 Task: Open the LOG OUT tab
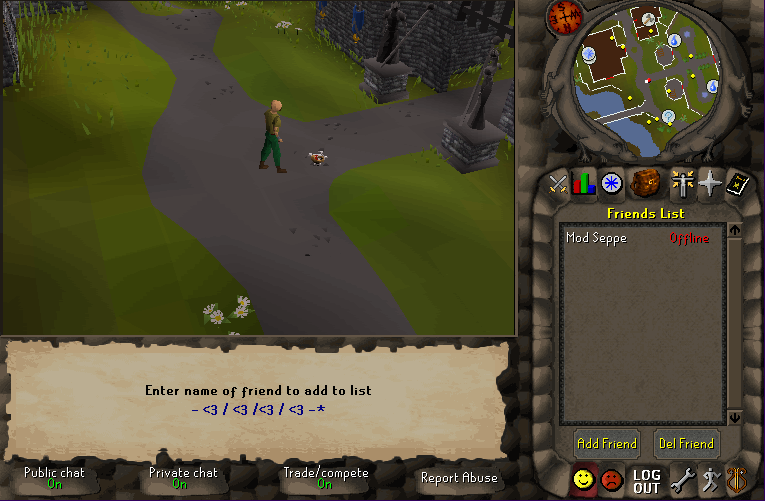coord(646,481)
